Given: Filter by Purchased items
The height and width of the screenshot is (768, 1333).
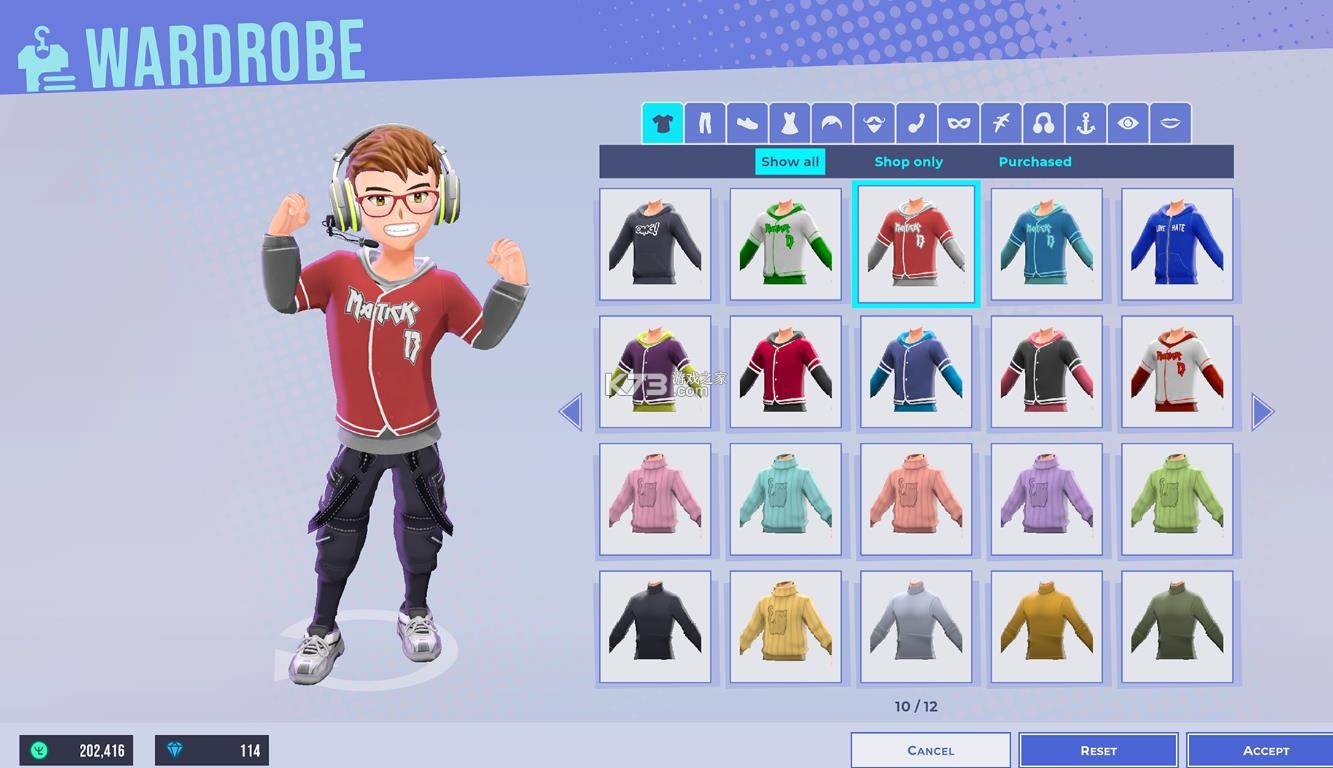Looking at the screenshot, I should 1034,162.
